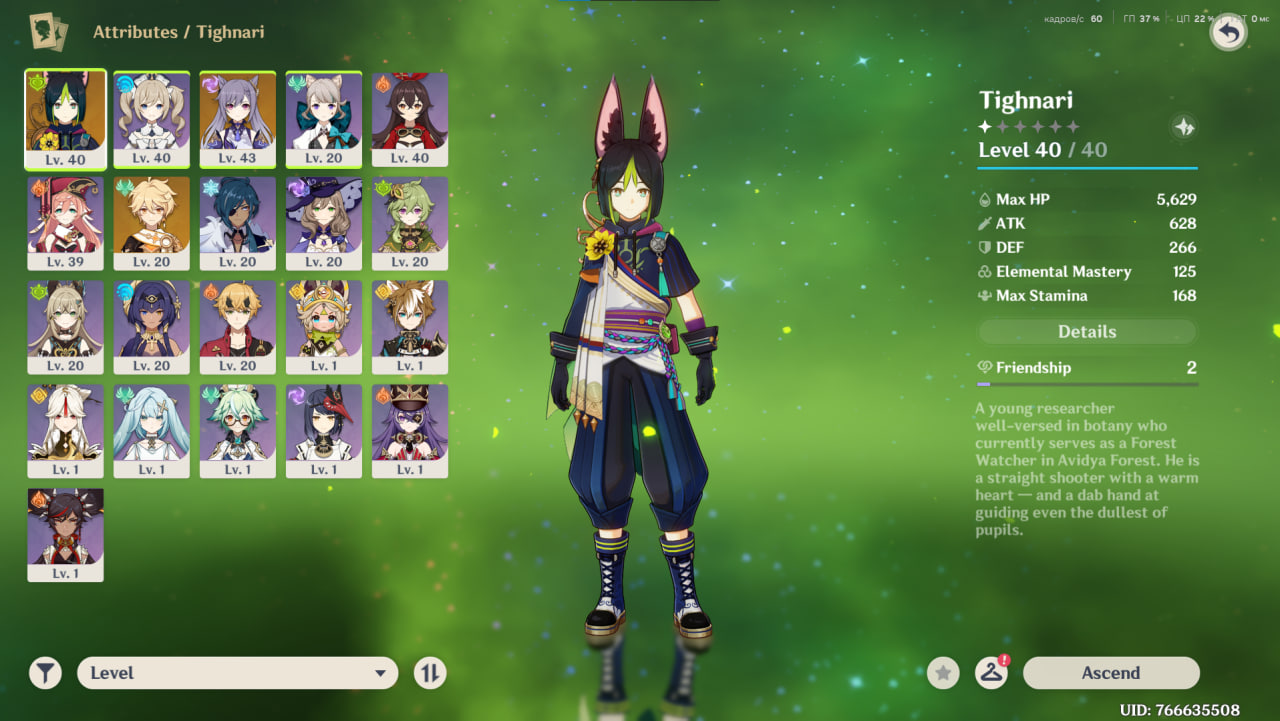1280x721 pixels.
Task: Open the Details stats panel
Action: click(1087, 332)
